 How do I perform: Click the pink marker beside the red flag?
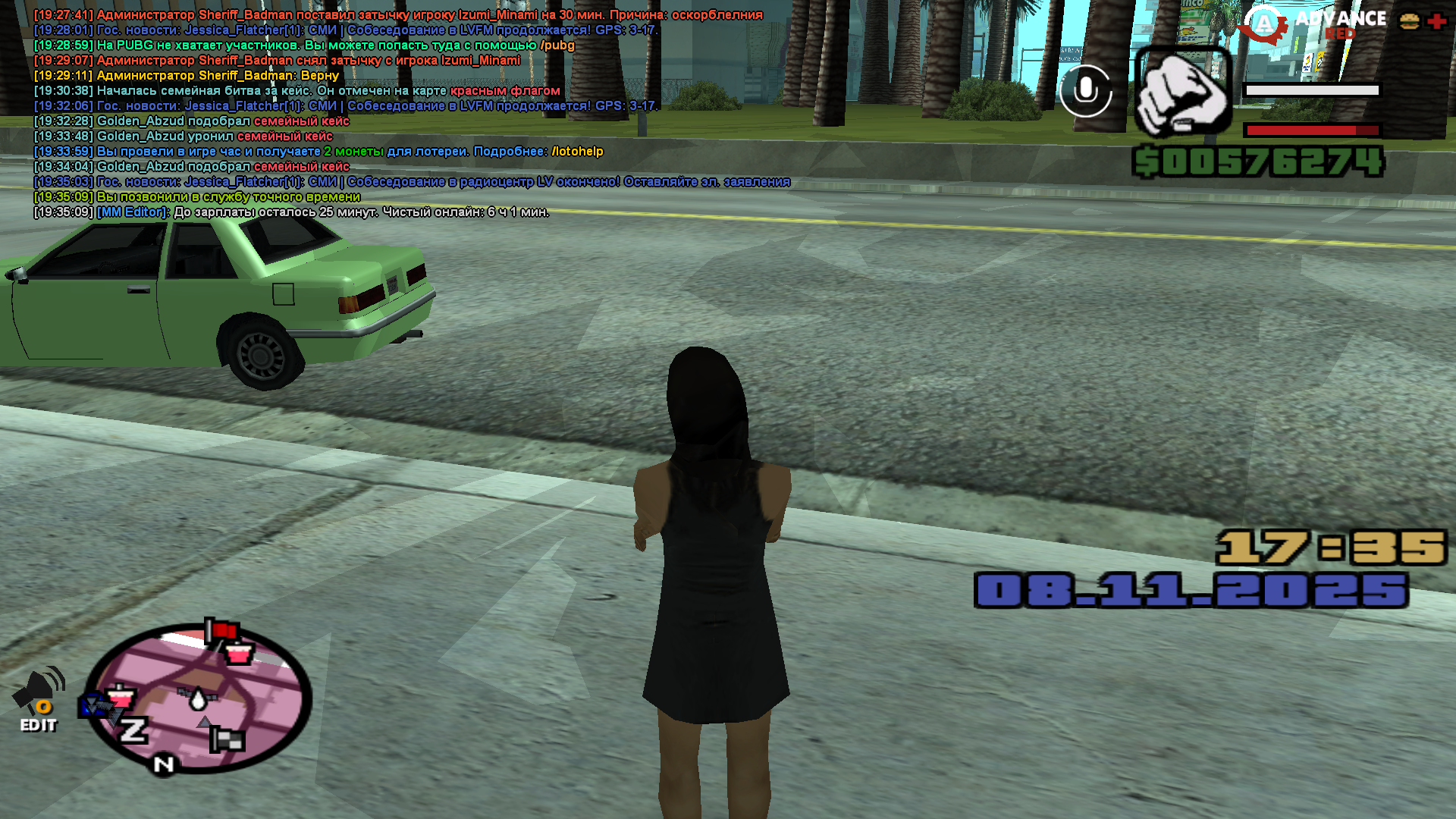240,652
